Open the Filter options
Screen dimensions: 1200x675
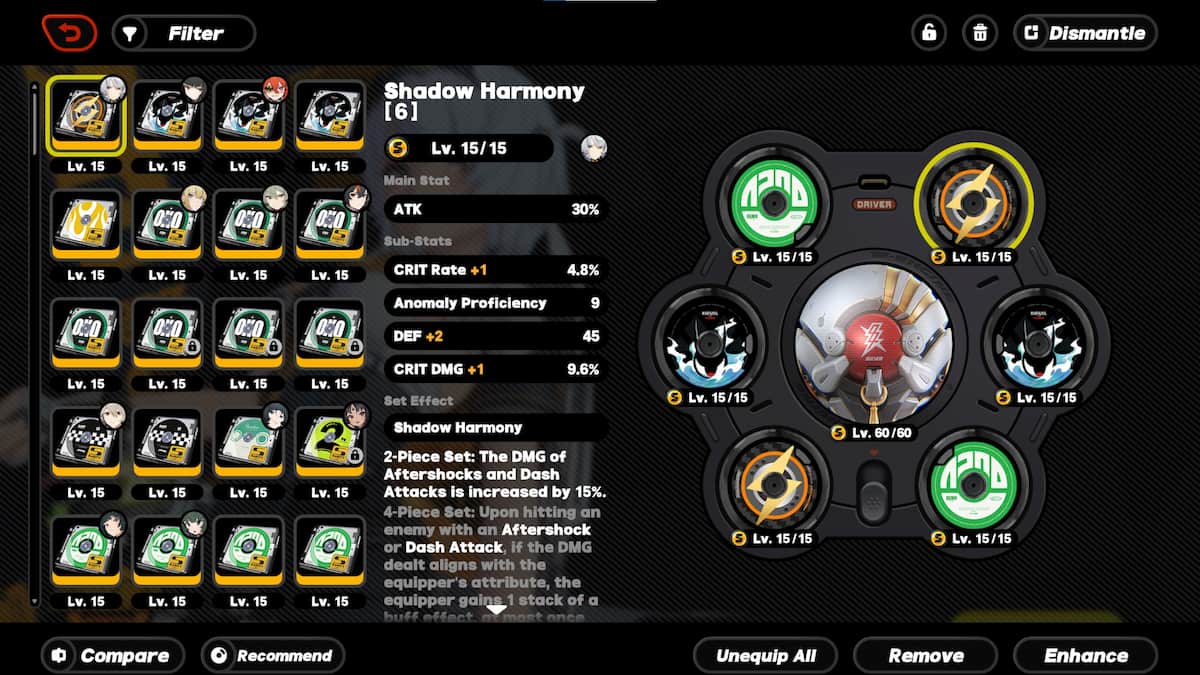(184, 33)
